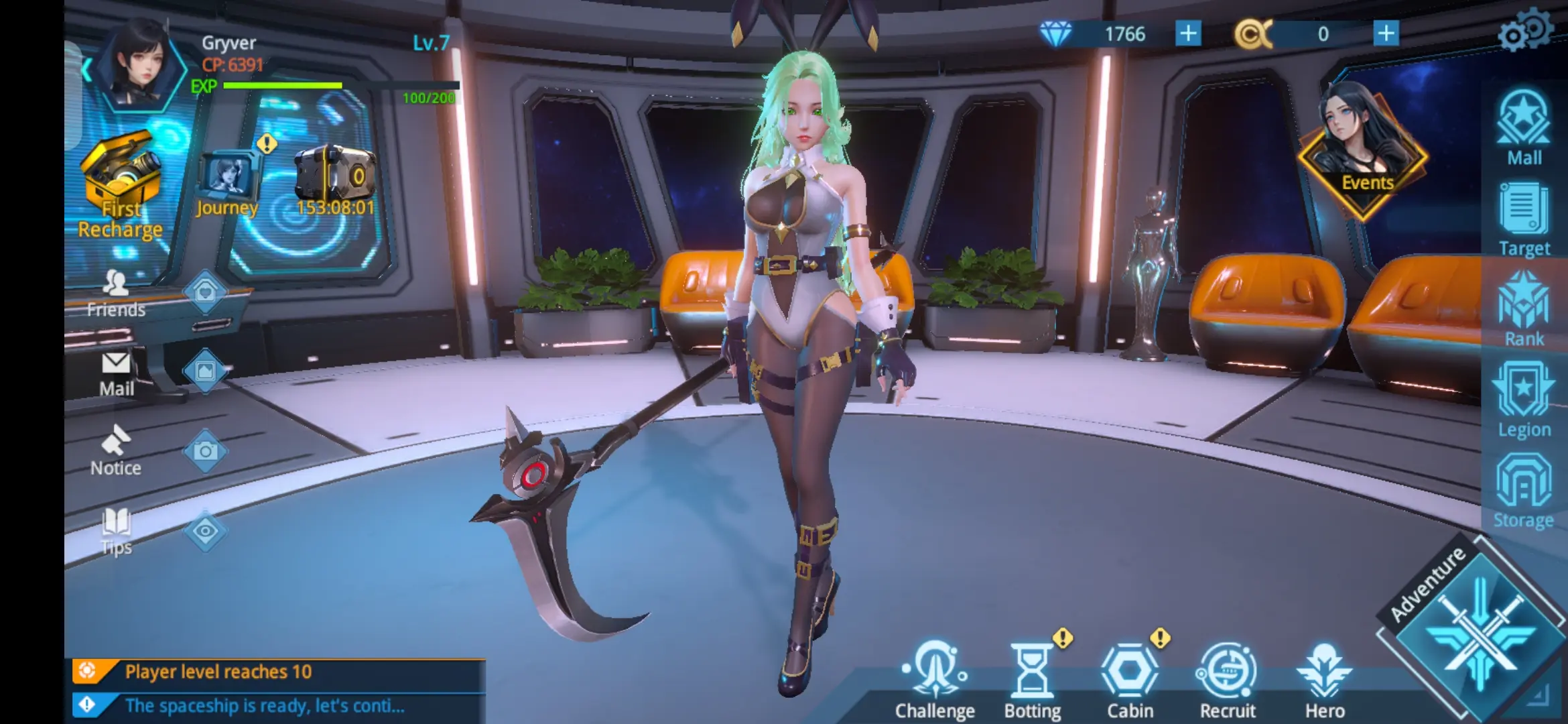Claim the First Recharge offer
Screen dimensions: 1568x724
coord(119,174)
